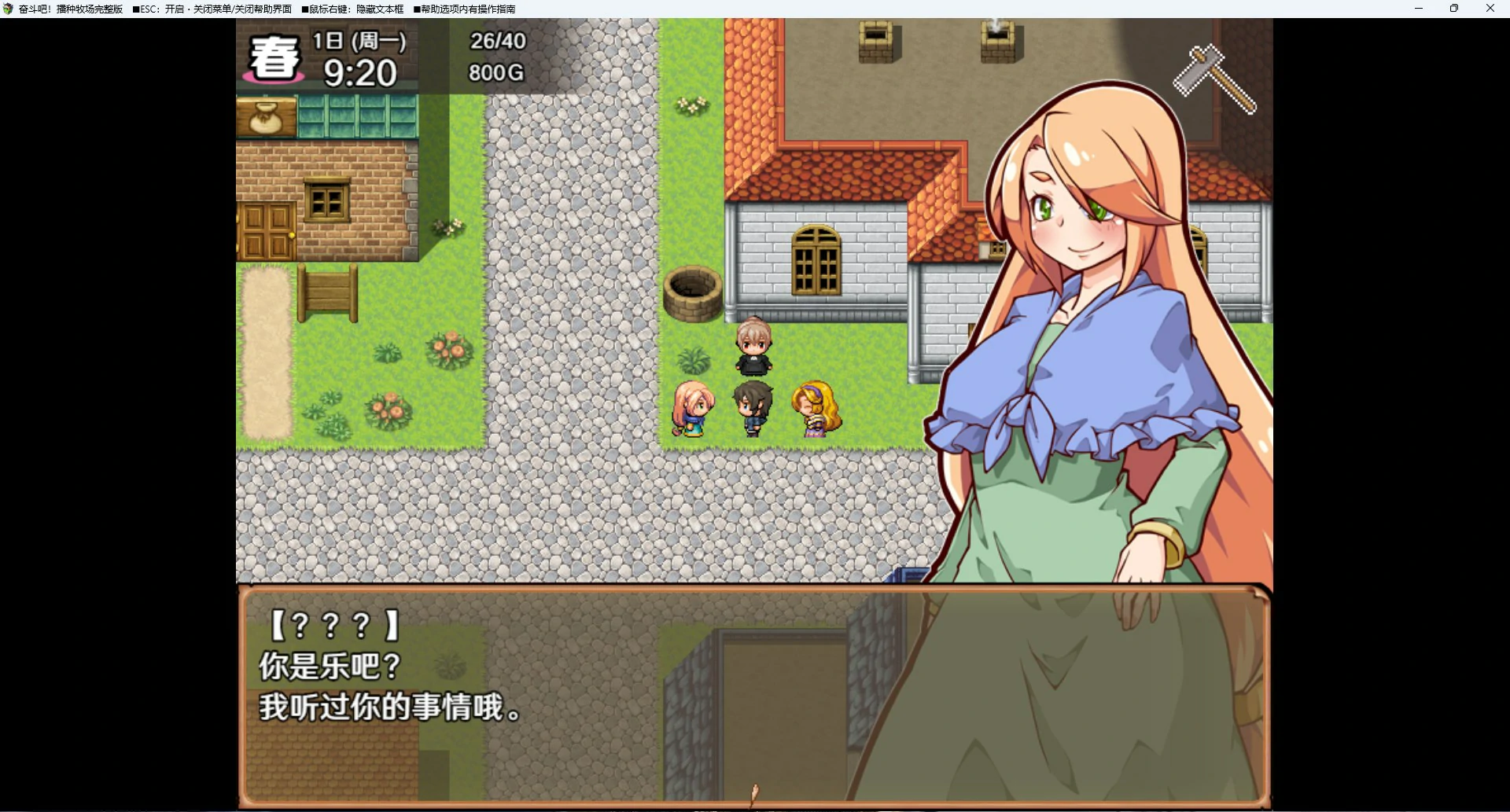Click the spring season 春 icon
Screen dimensions: 1510x812
click(x=274, y=57)
